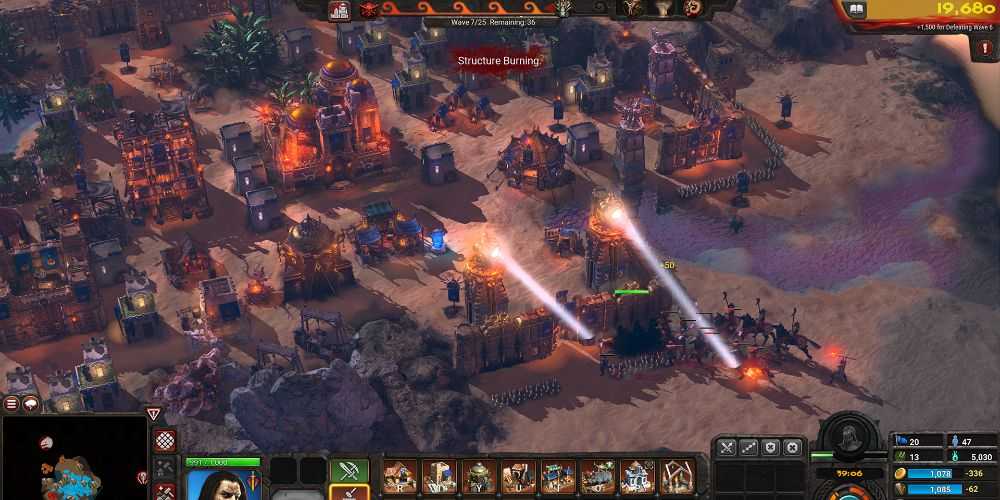Click the diagonal line move command button
The image size is (1000, 500).
[748, 447]
